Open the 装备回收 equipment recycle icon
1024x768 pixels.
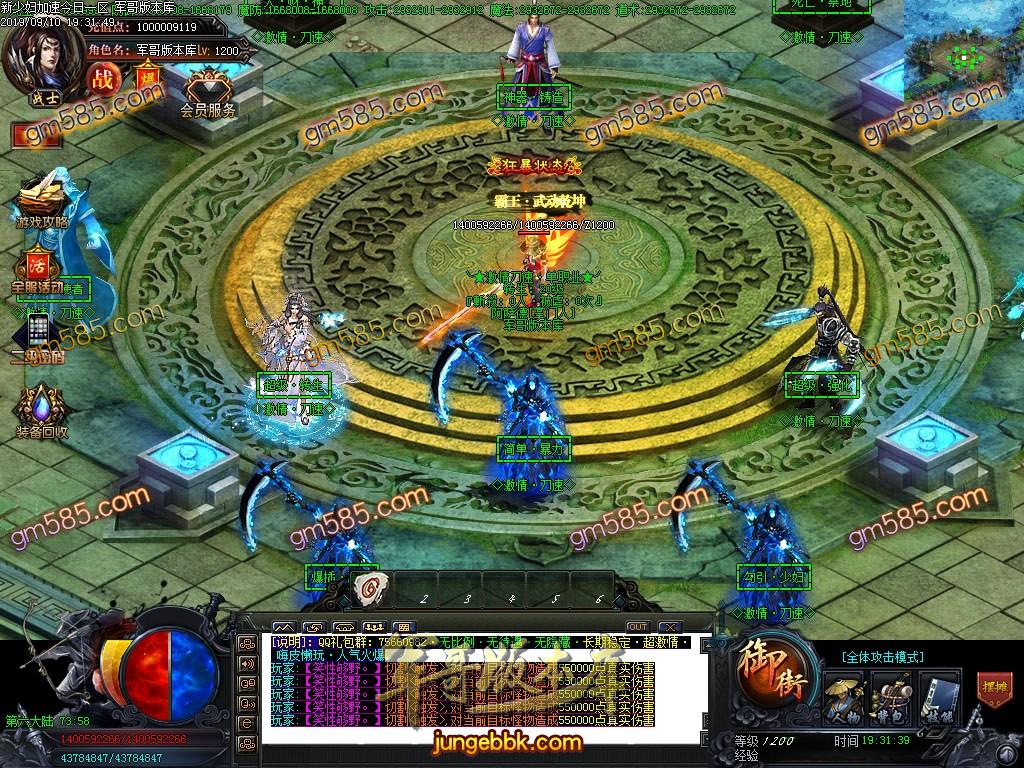41,412
